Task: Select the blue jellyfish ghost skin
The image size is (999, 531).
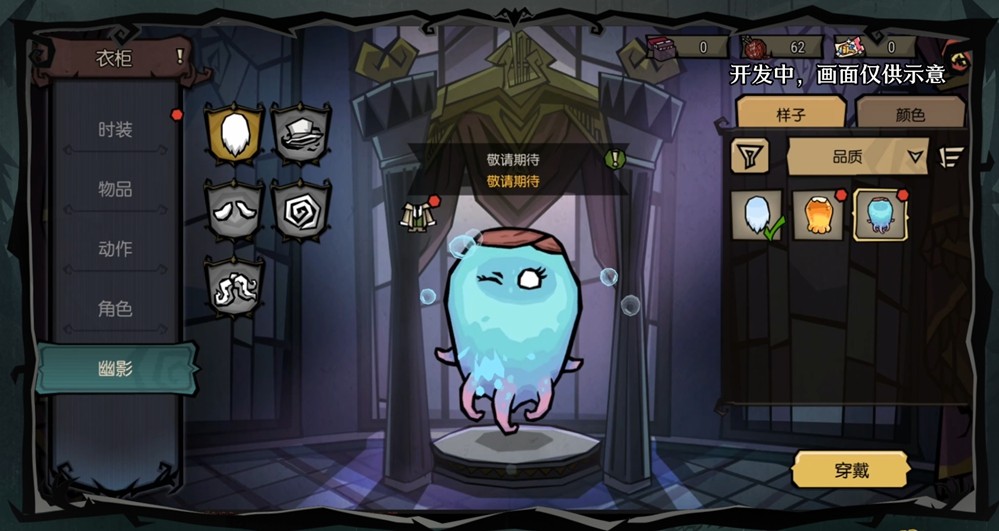Action: point(880,215)
